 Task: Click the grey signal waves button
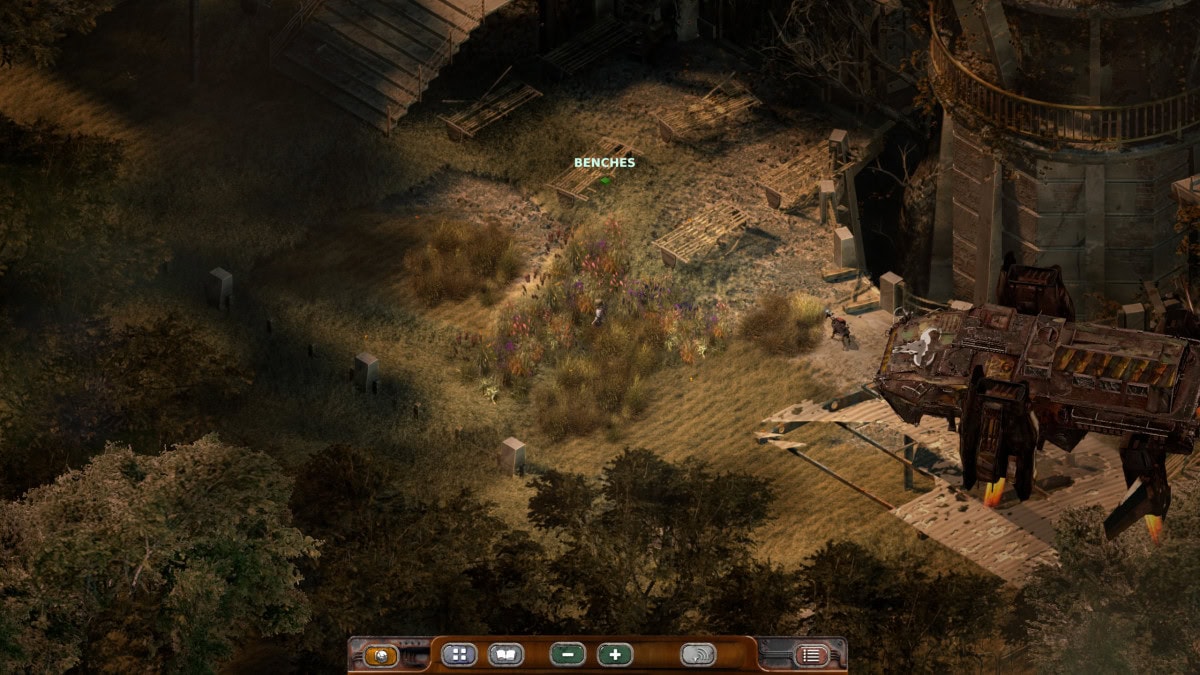point(698,655)
